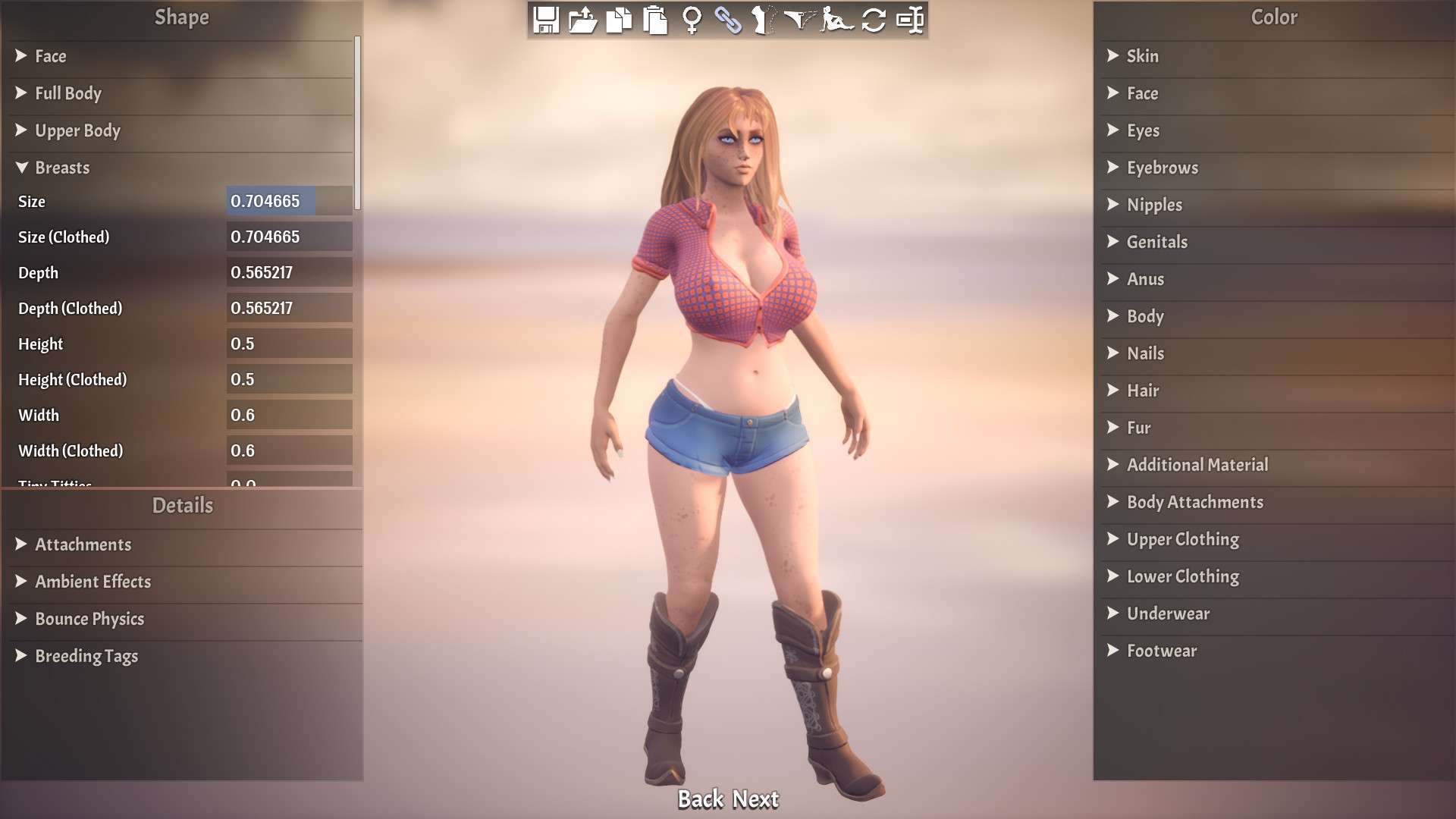Expand the Face shape section
Image resolution: width=1456 pixels, height=819 pixels.
[51, 56]
